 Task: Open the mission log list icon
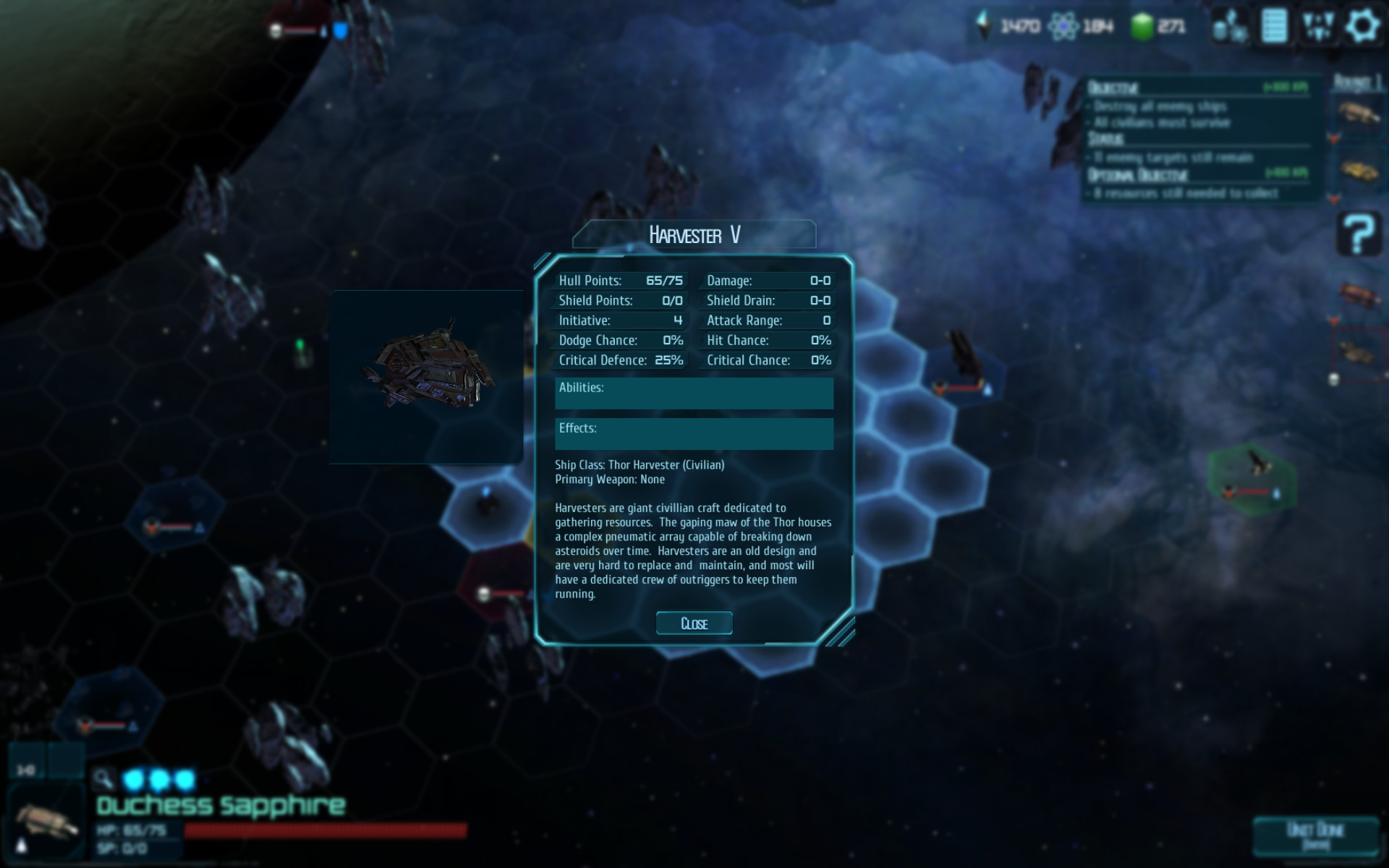(1274, 25)
